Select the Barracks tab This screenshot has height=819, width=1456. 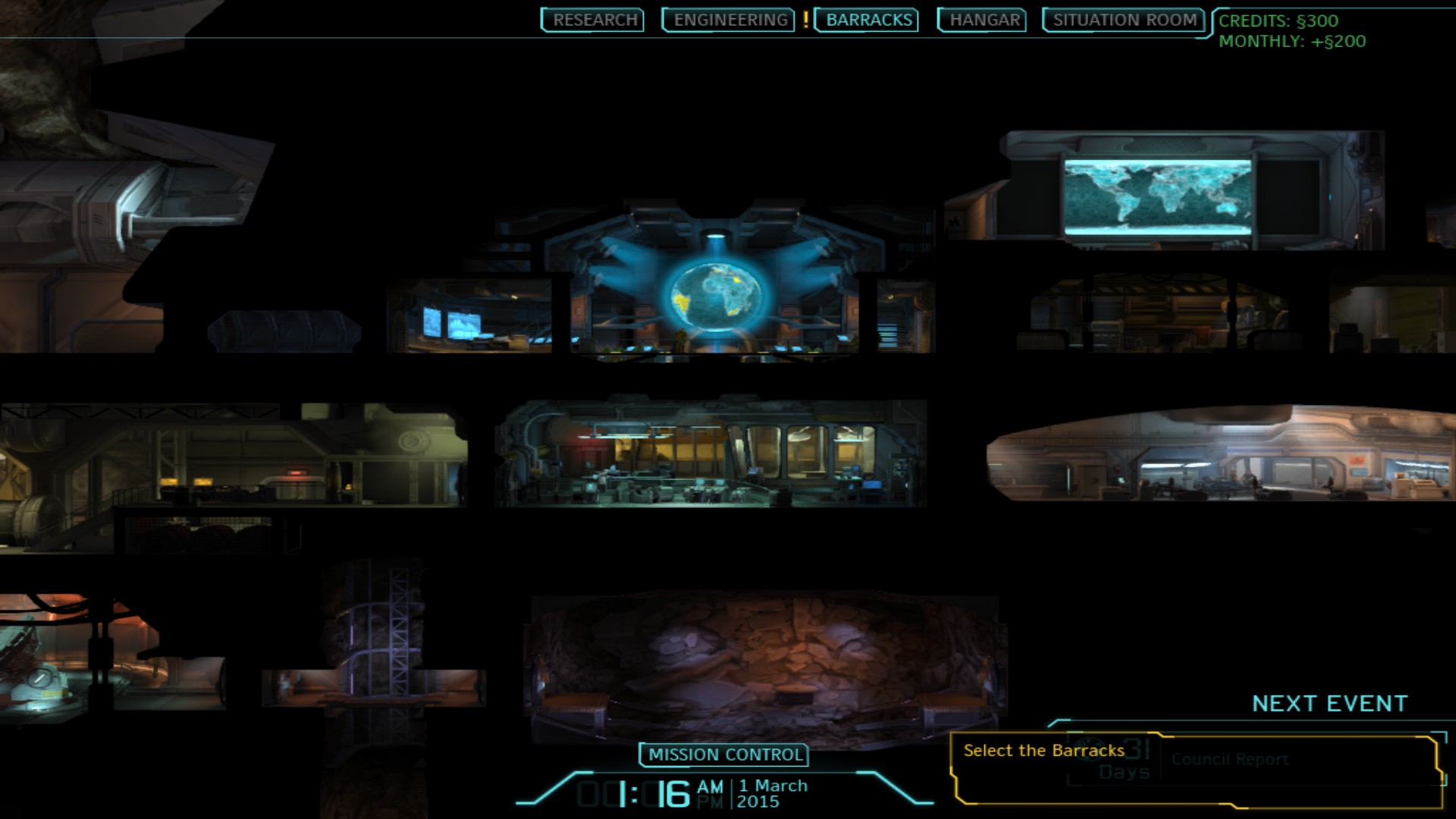[868, 20]
